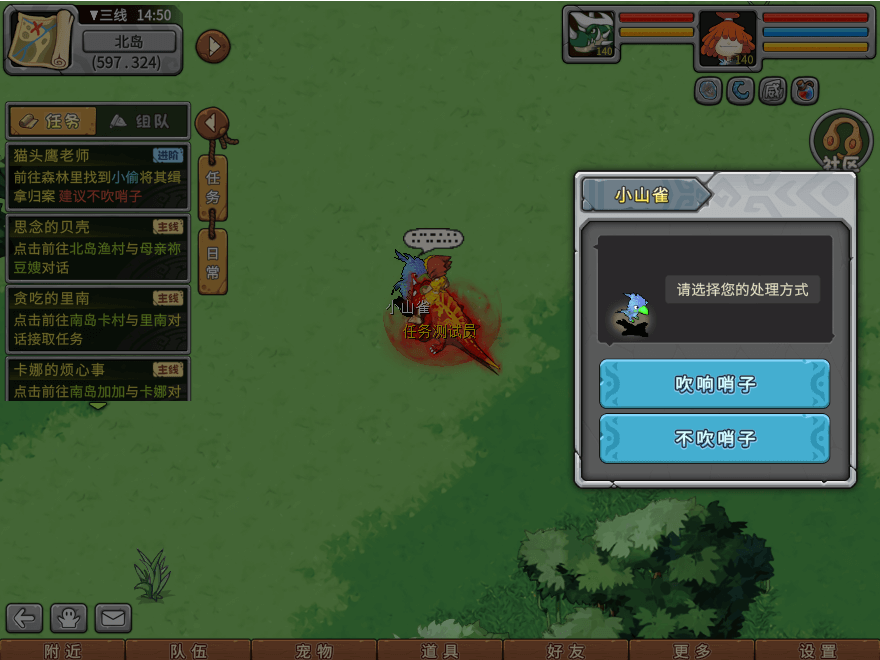
Task: Select the 思念的贝壳 quest entry
Action: [97, 248]
